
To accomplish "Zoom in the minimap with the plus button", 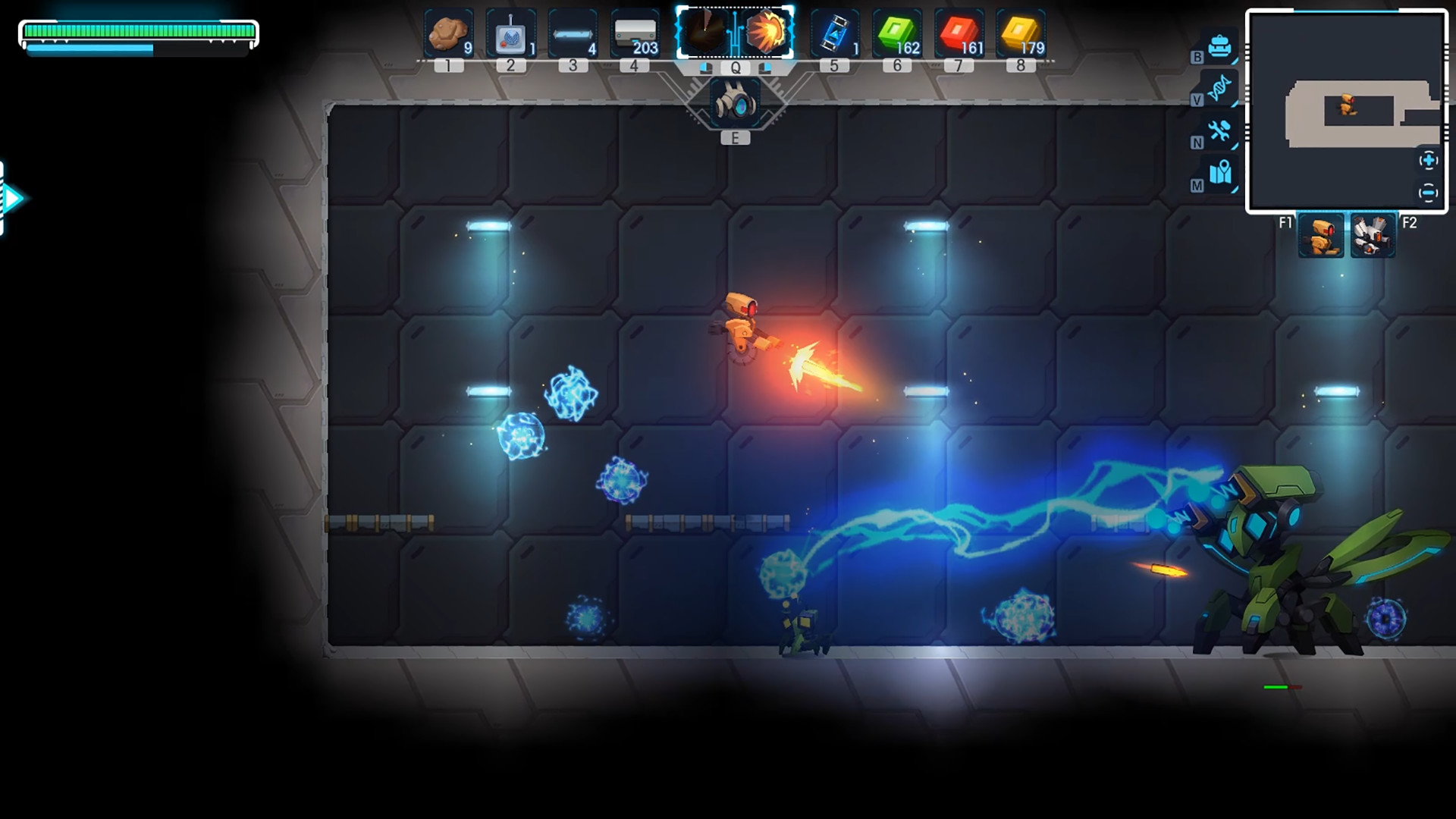I will coord(1429,160).
